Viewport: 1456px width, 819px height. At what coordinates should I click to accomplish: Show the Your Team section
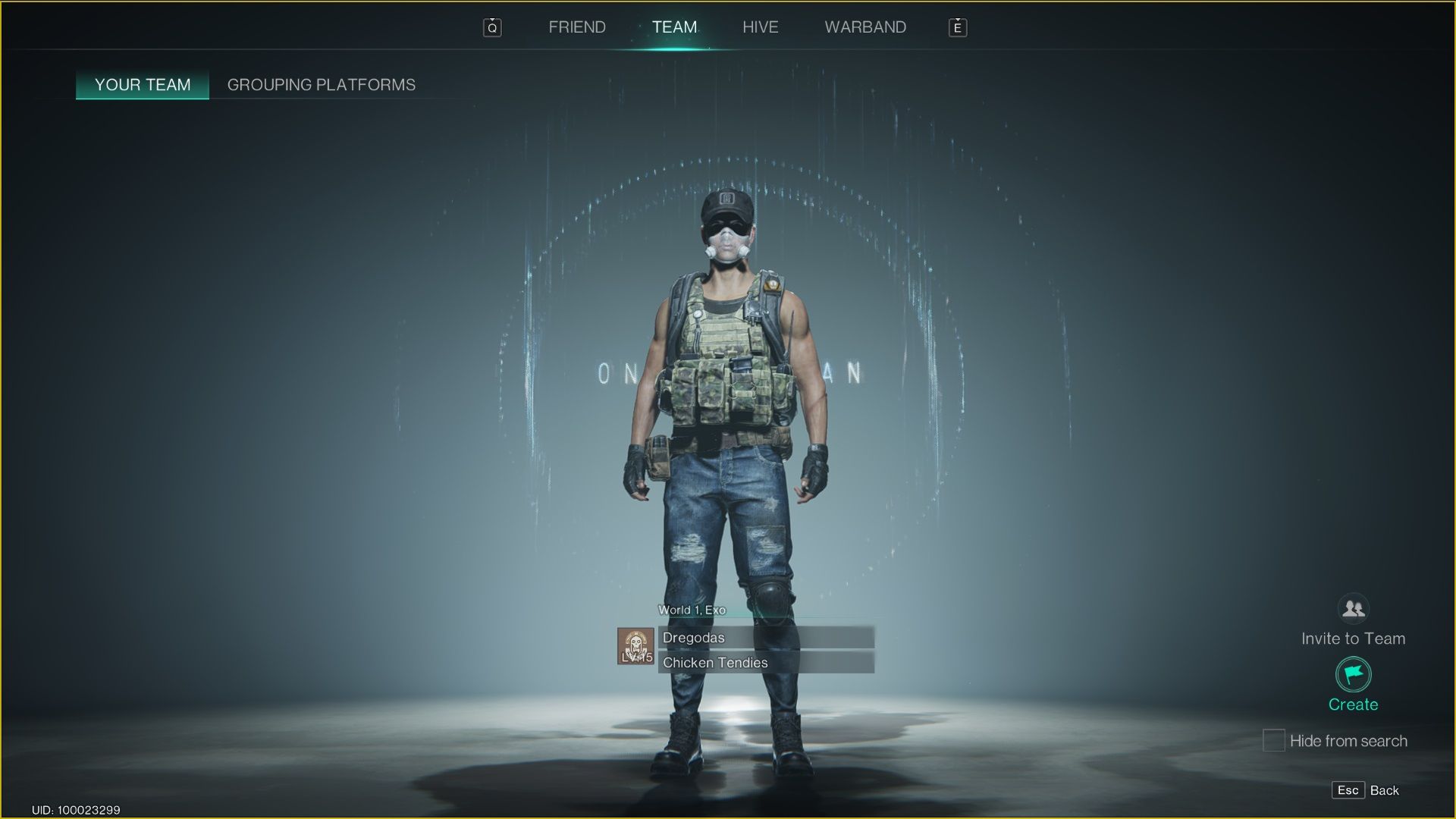[x=143, y=85]
